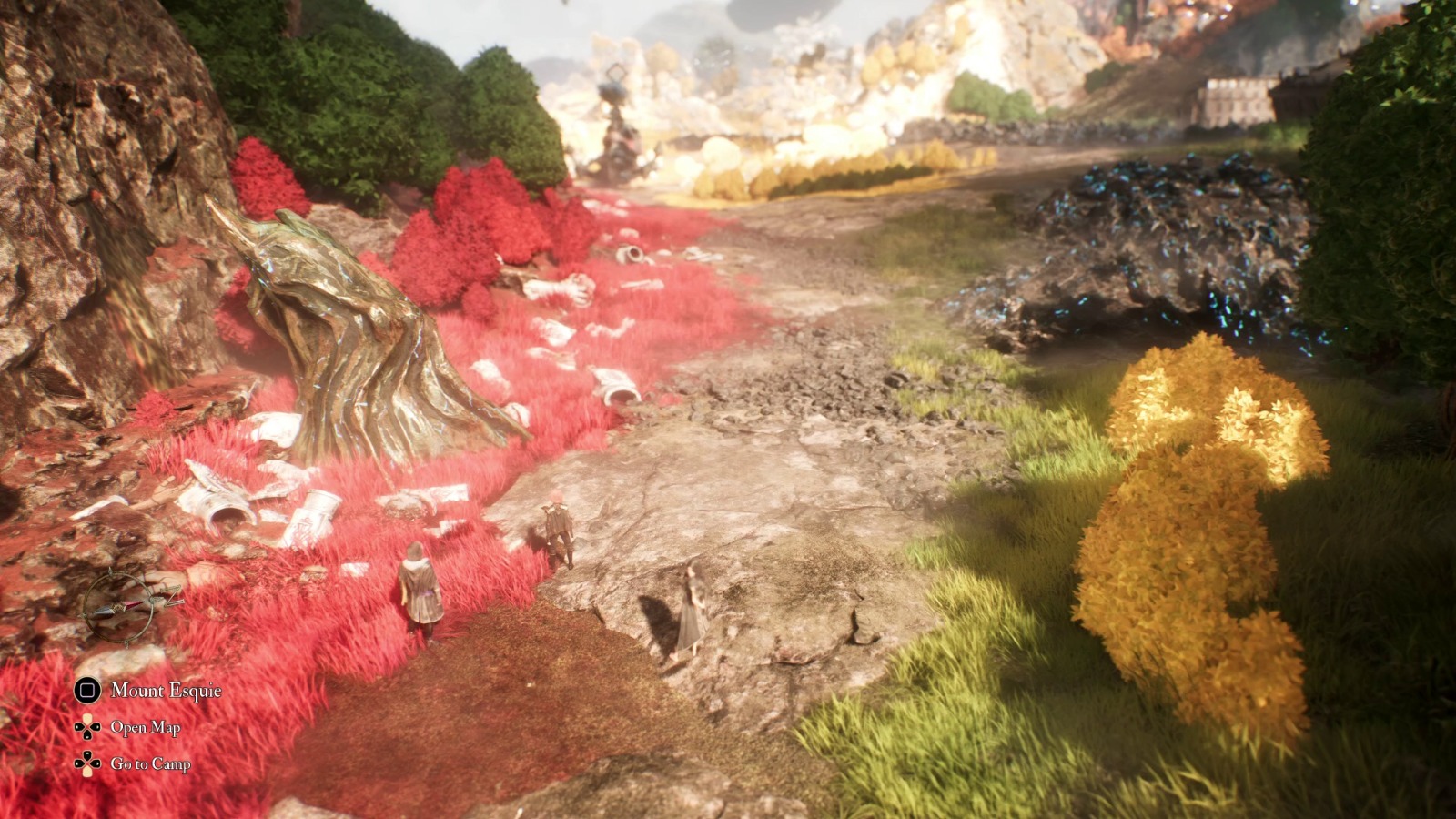Select the compass on the minimap
1456x819 pixels.
click(119, 608)
